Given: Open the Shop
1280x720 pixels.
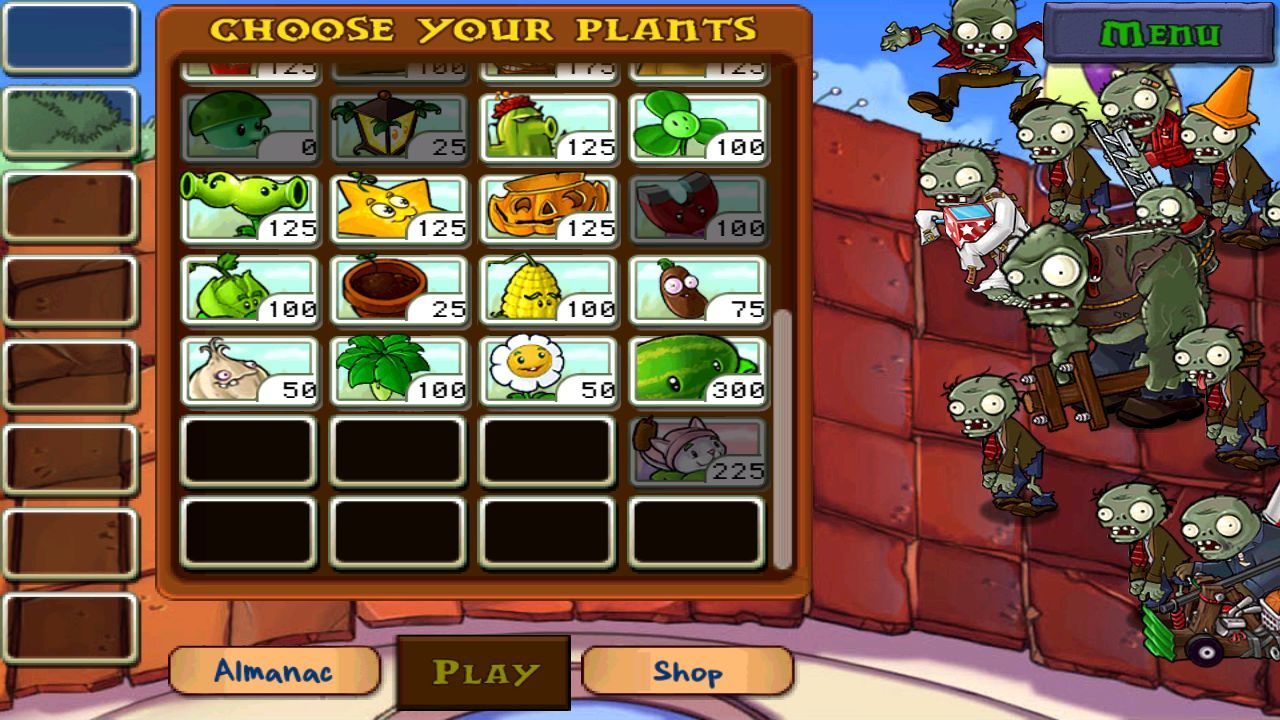Looking at the screenshot, I should coord(687,672).
